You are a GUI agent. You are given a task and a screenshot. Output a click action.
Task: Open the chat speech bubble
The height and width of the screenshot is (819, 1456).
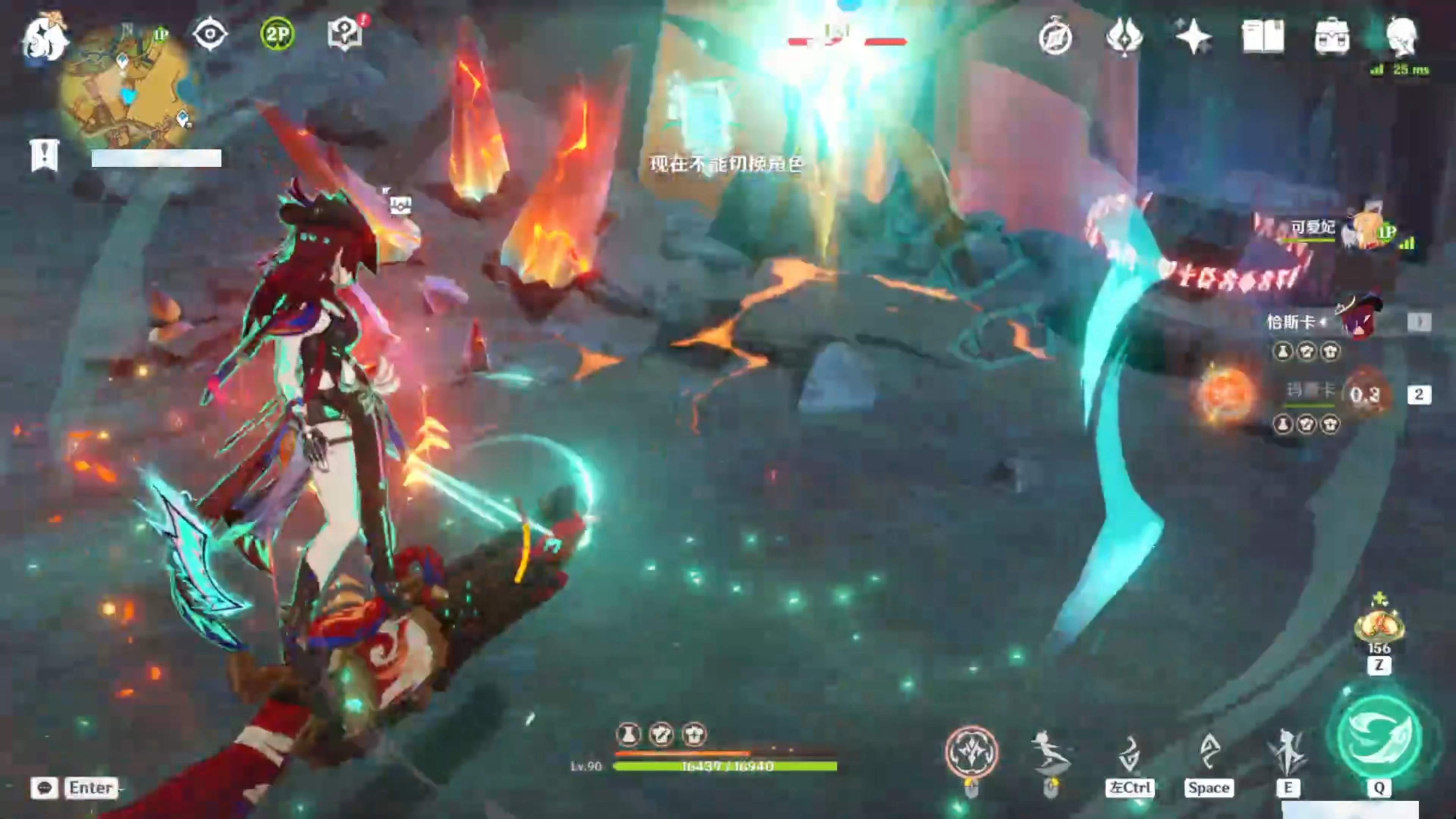coord(45,788)
